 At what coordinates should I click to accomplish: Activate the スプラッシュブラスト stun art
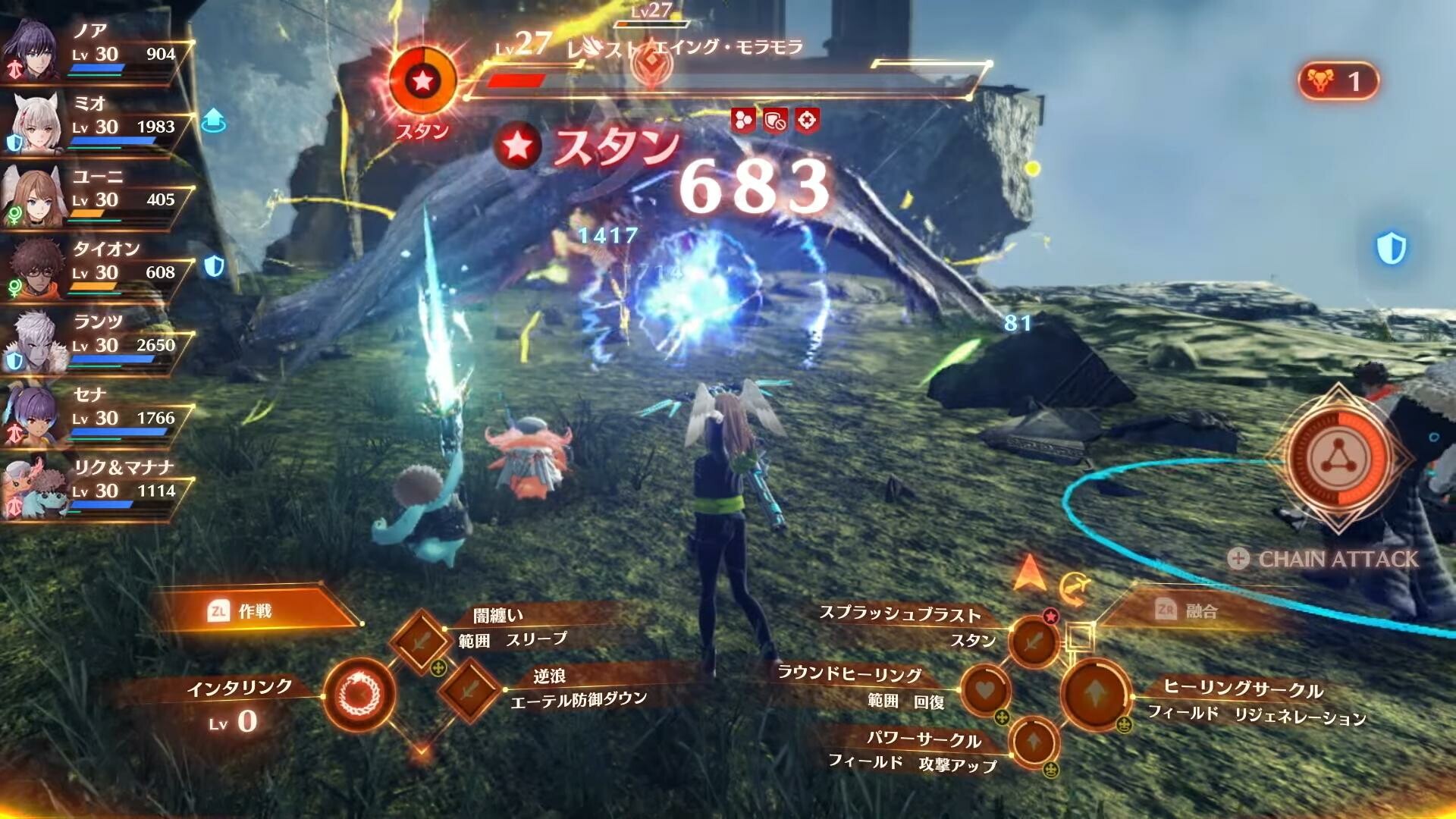1033,642
